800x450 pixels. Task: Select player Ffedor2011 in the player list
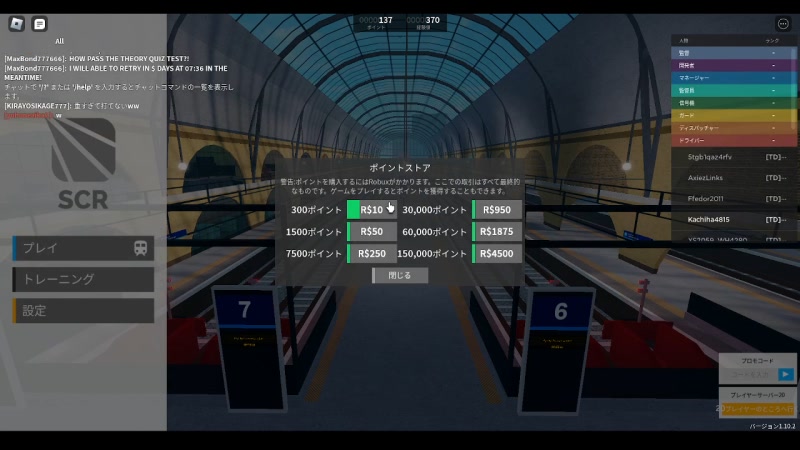tap(708, 198)
